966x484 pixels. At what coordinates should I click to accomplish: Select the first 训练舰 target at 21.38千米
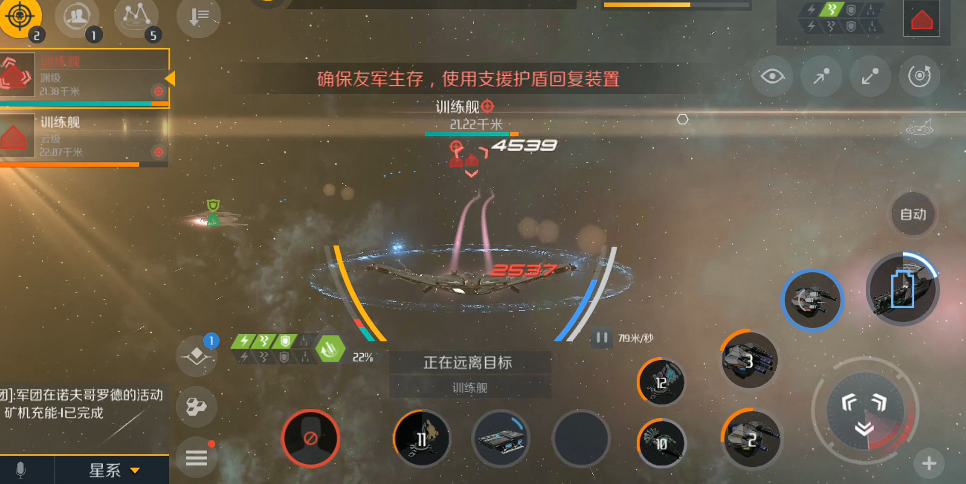click(84, 77)
